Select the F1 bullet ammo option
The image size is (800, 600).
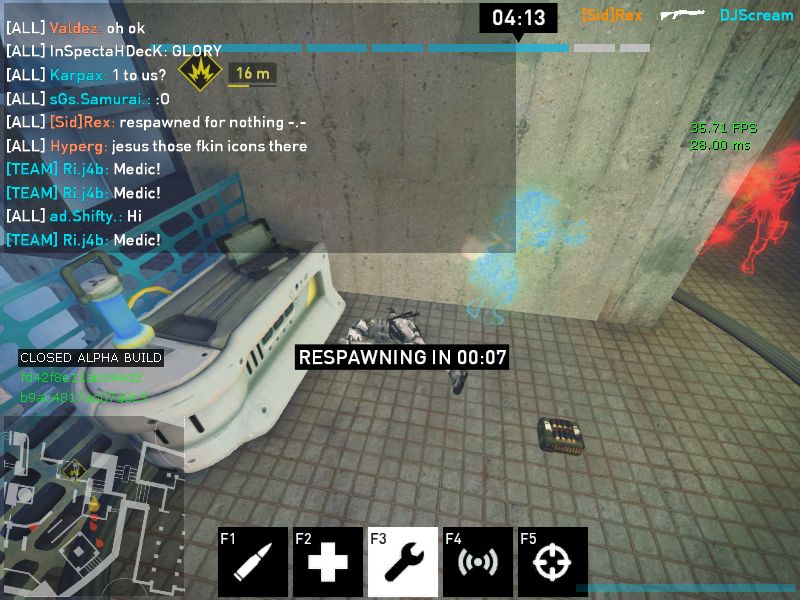(x=253, y=562)
